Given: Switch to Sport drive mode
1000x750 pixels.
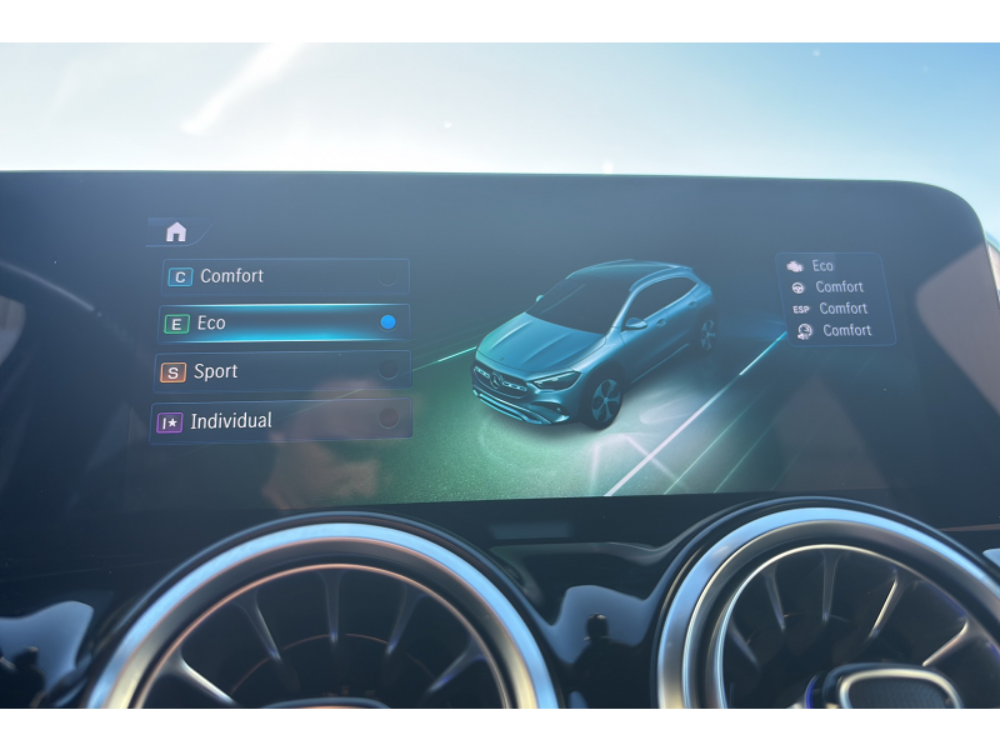Looking at the screenshot, I should [x=283, y=371].
